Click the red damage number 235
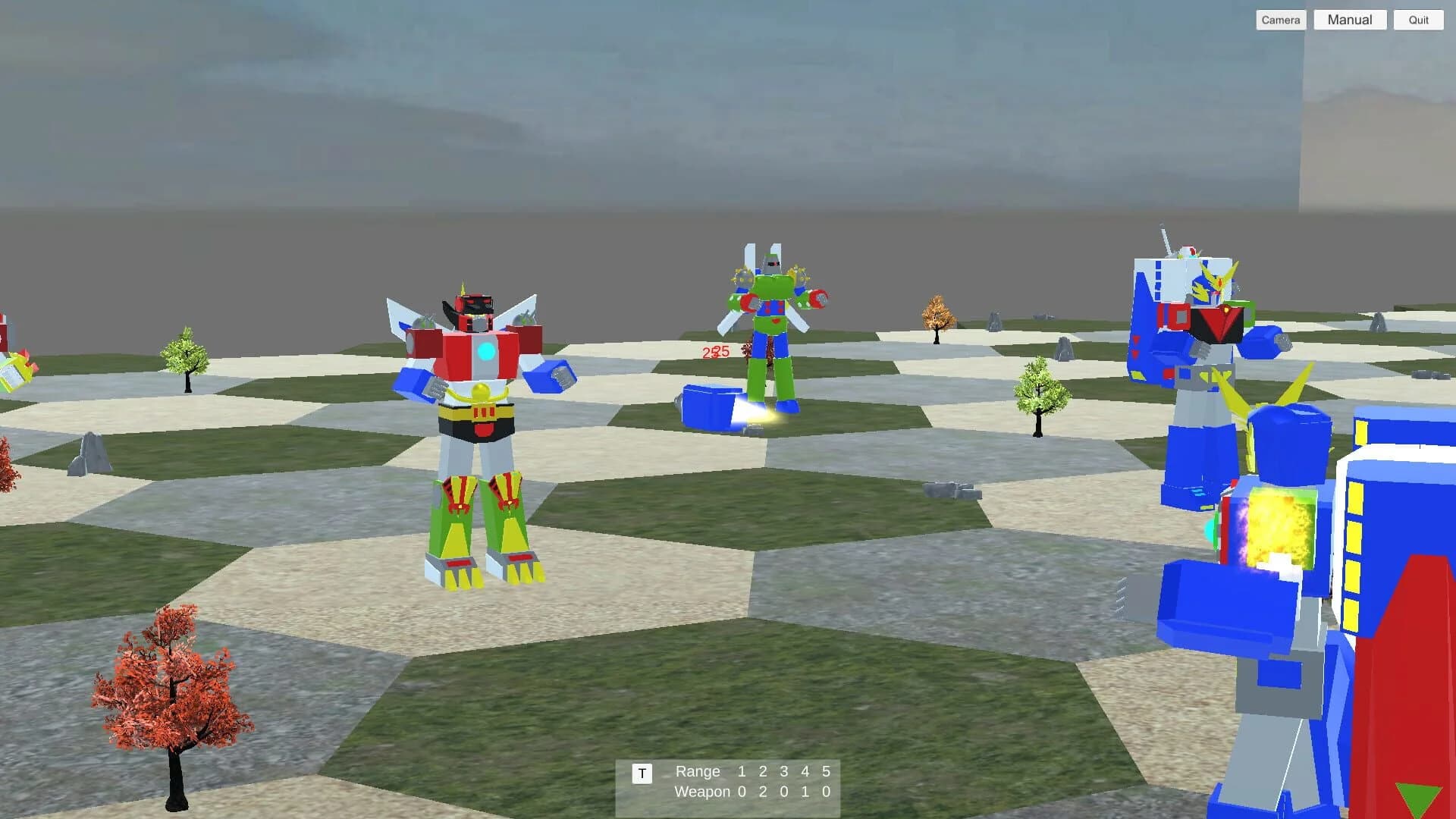 pyautogui.click(x=715, y=352)
